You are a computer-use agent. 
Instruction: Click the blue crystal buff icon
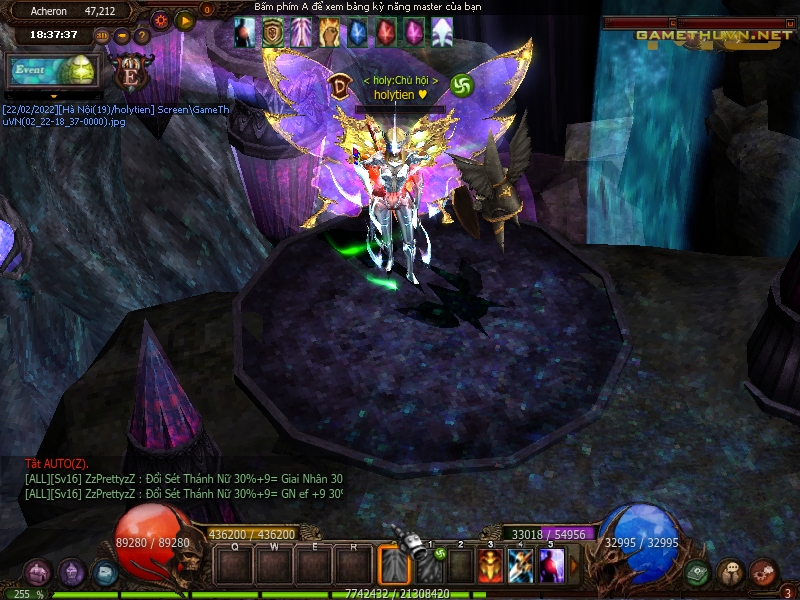pyautogui.click(x=357, y=33)
